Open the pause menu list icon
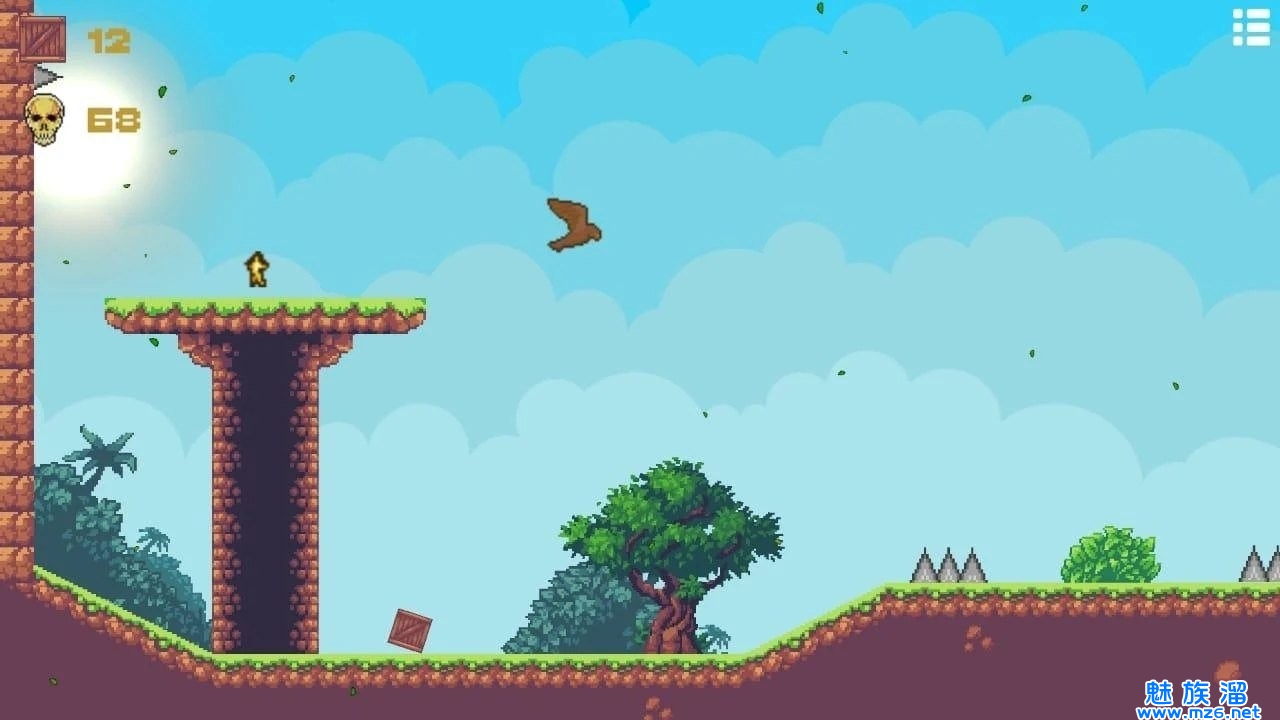Screen dimensions: 1280x720 point(1250,28)
